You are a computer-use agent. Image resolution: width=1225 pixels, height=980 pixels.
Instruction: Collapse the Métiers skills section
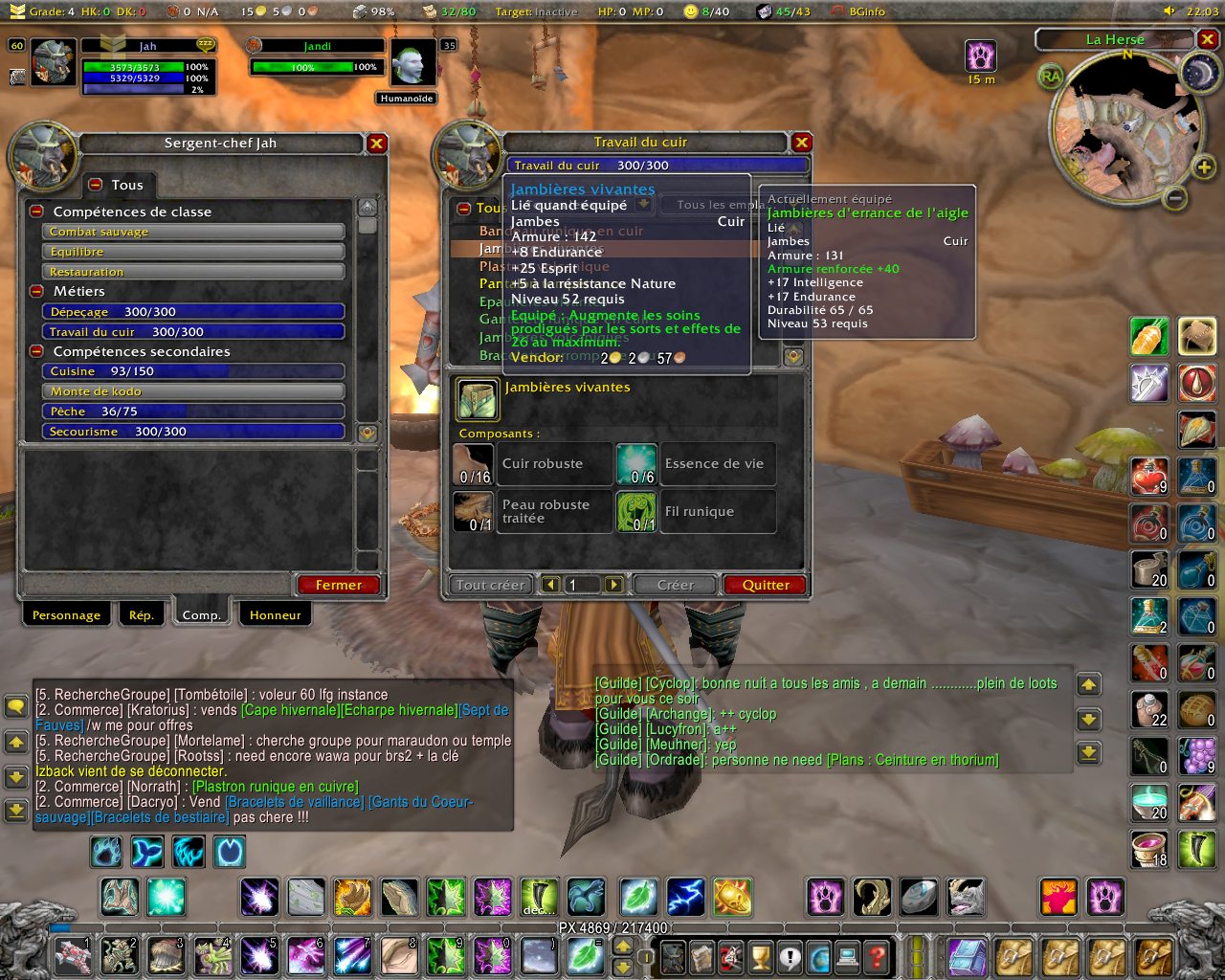pos(36,291)
